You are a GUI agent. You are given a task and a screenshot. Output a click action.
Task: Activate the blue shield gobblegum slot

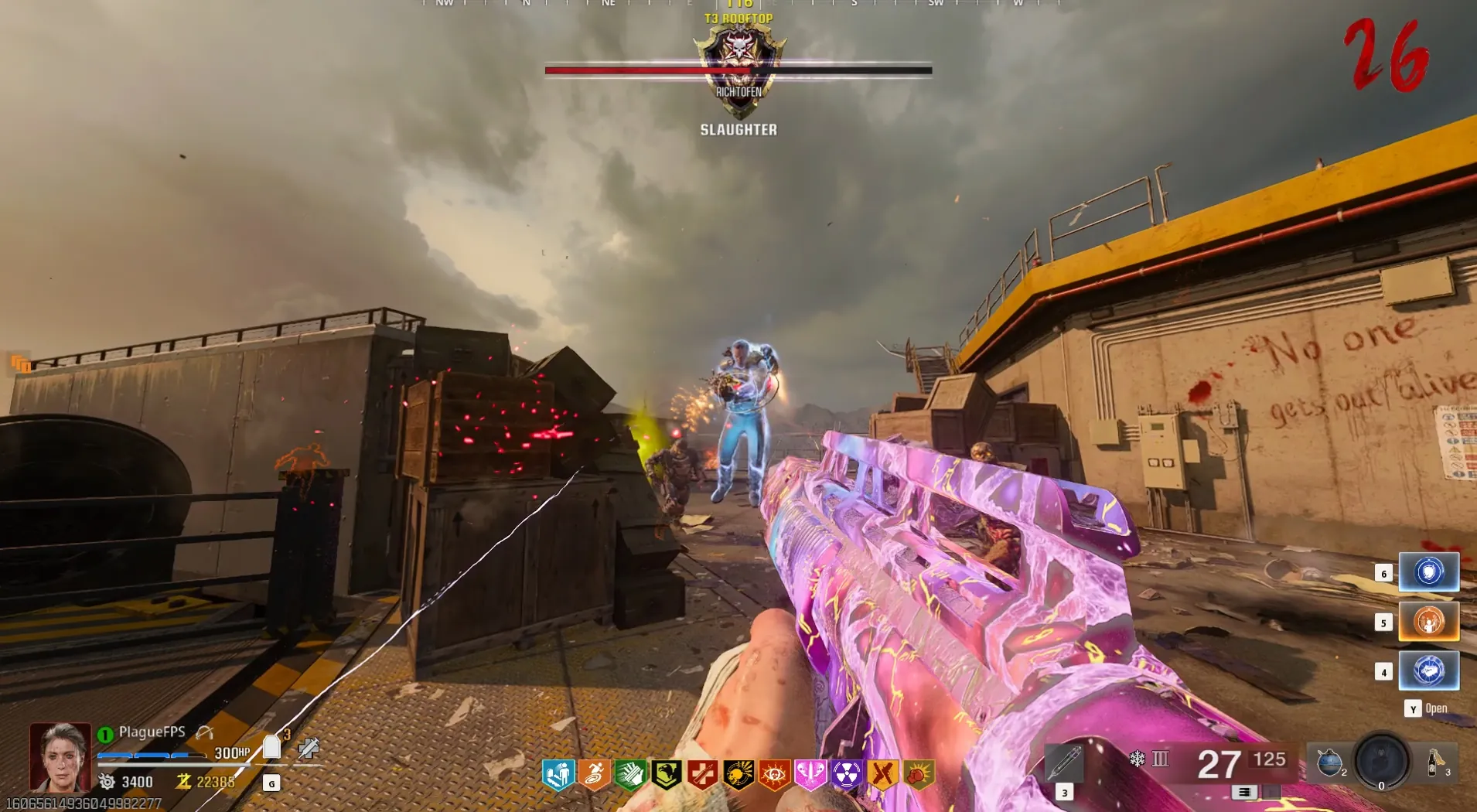pyautogui.click(x=1428, y=572)
